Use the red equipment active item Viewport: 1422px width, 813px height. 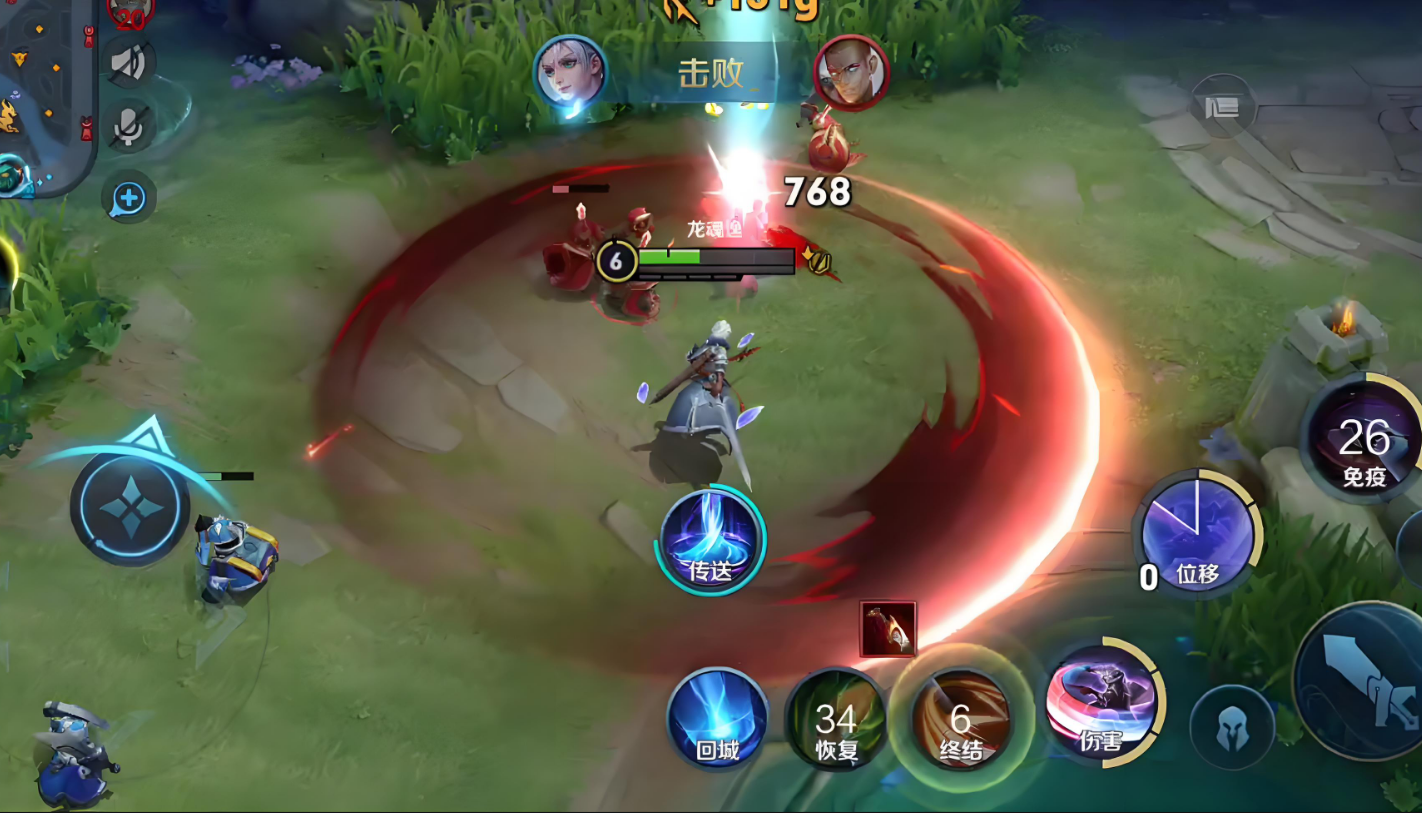click(888, 629)
